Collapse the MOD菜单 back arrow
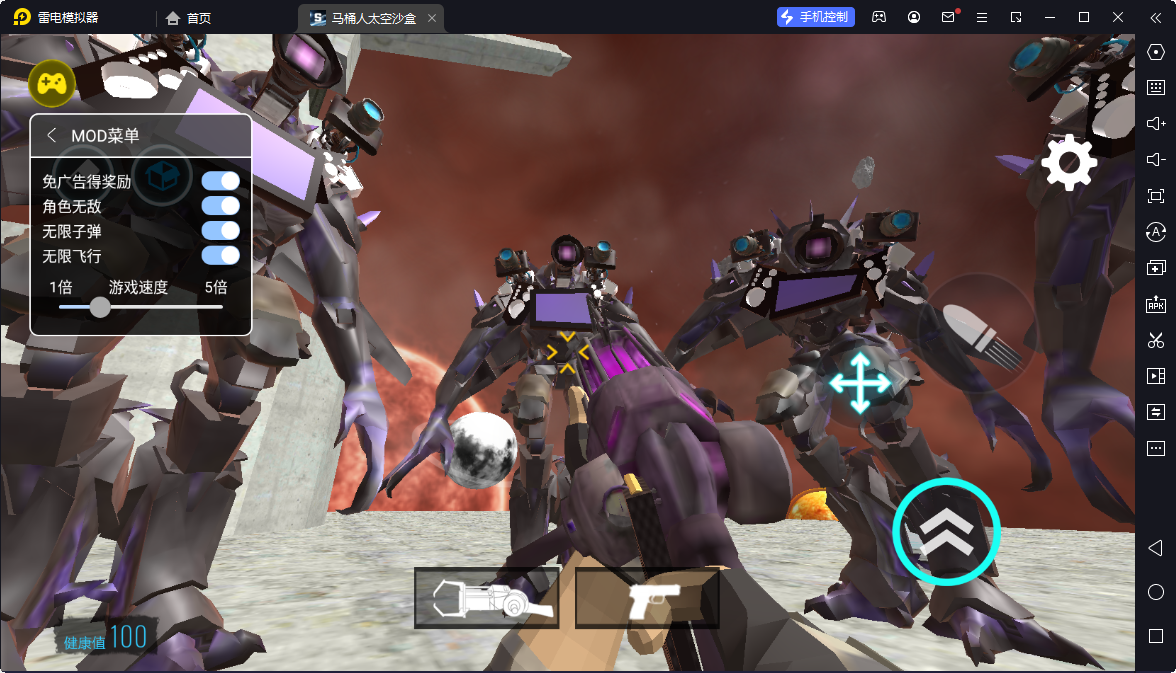Viewport: 1176px width, 673px height. coord(52,136)
